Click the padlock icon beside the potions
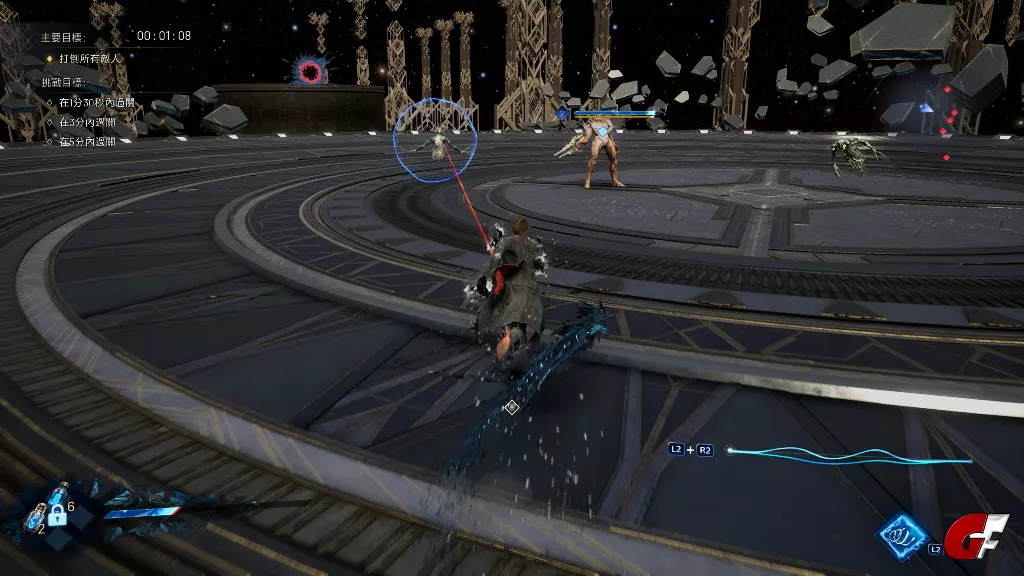Viewport: 1024px width, 576px height. click(59, 518)
